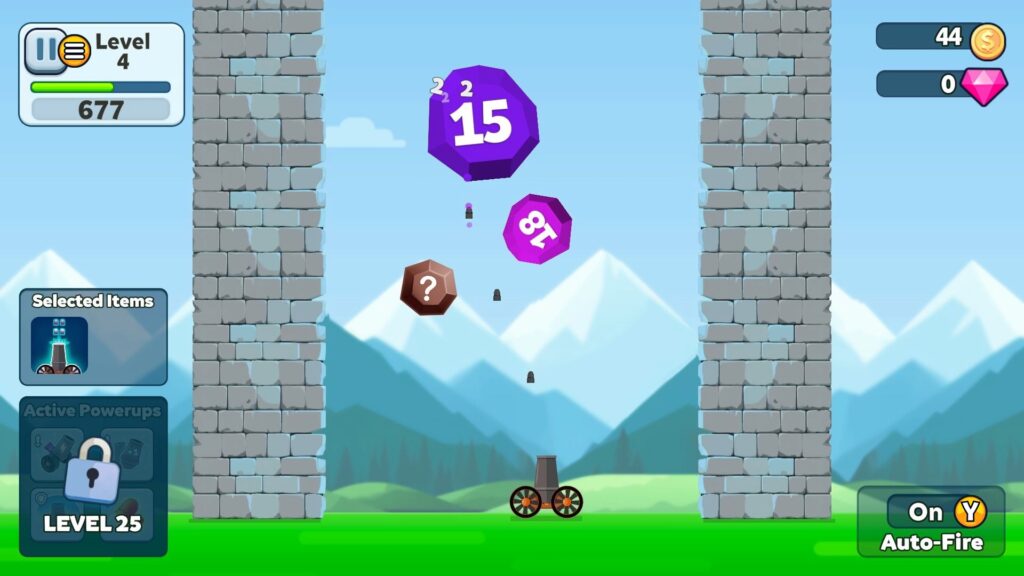This screenshot has width=1024, height=576.
Task: Click the locked Active Powerups padlock
Action: point(92,468)
